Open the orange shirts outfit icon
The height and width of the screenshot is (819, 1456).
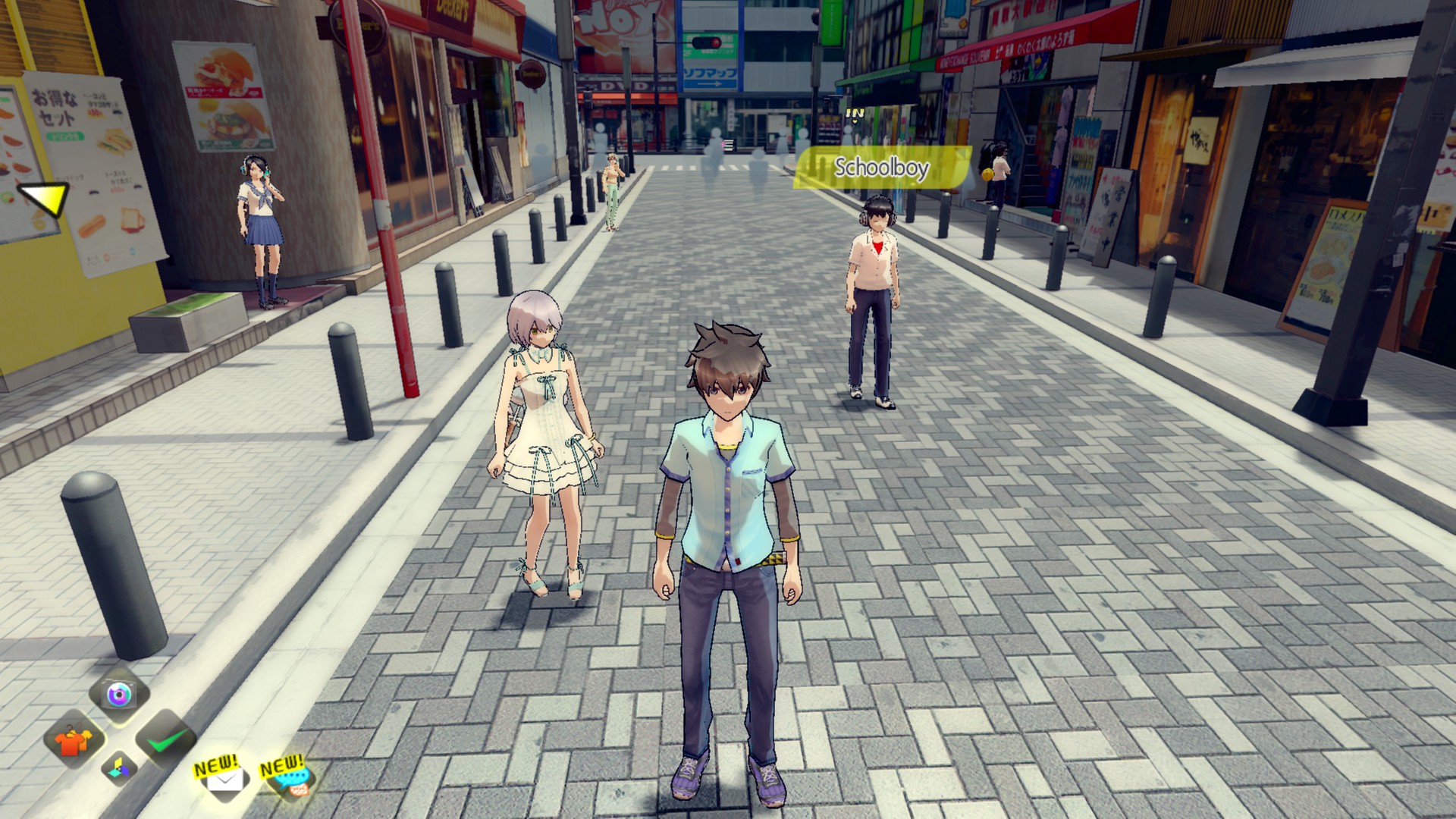click(74, 739)
